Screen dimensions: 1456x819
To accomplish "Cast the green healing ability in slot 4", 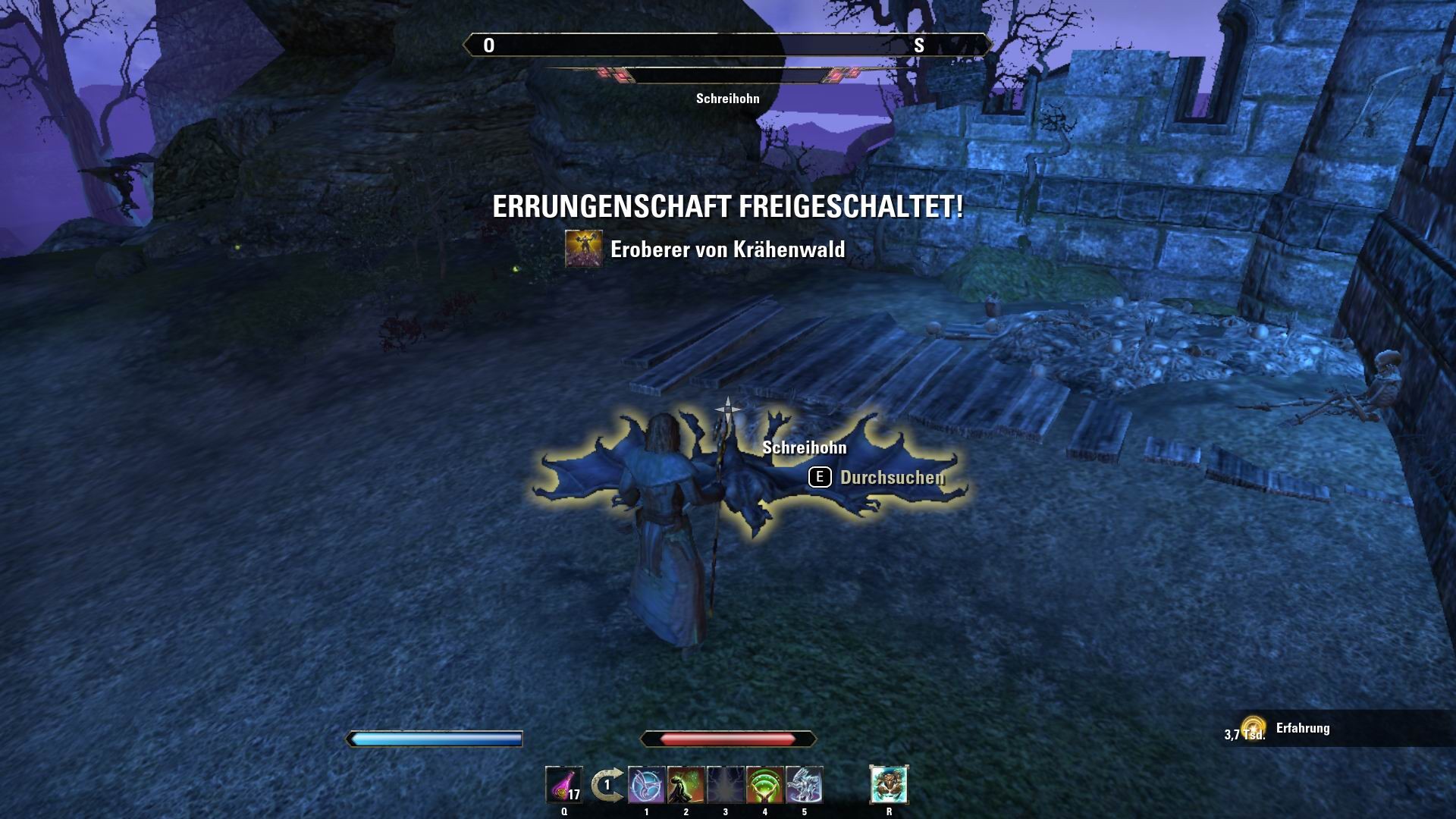I will point(765,784).
